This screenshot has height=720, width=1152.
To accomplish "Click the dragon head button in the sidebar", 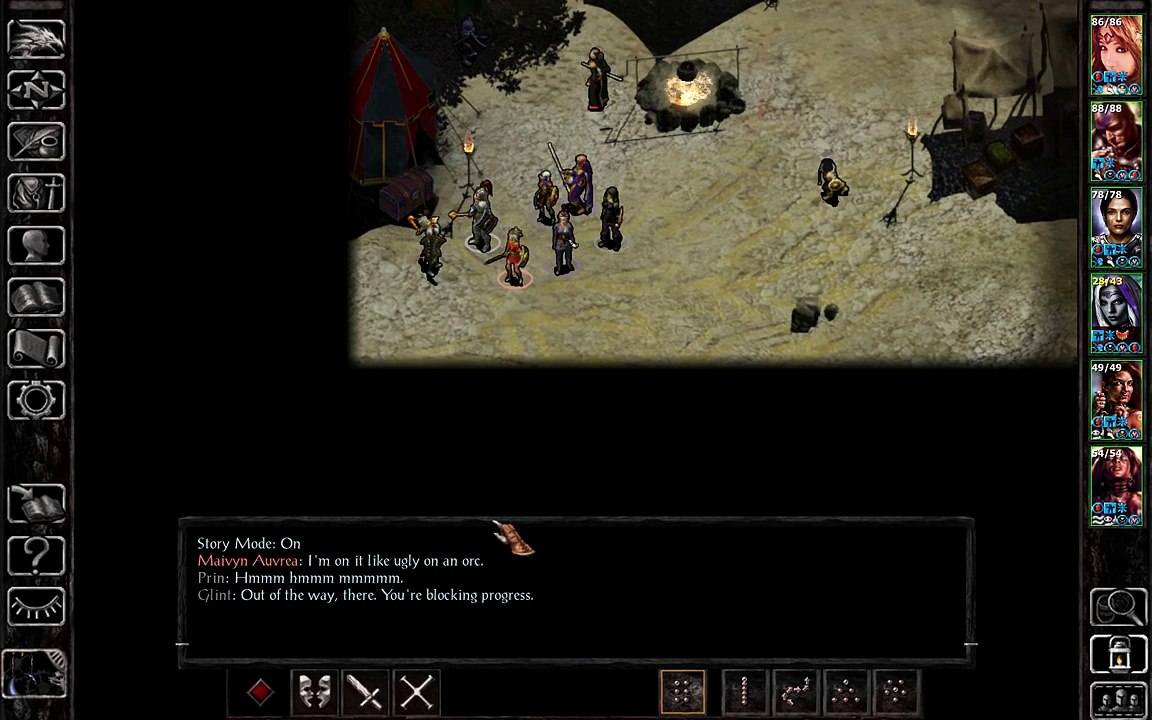I will pos(36,40).
